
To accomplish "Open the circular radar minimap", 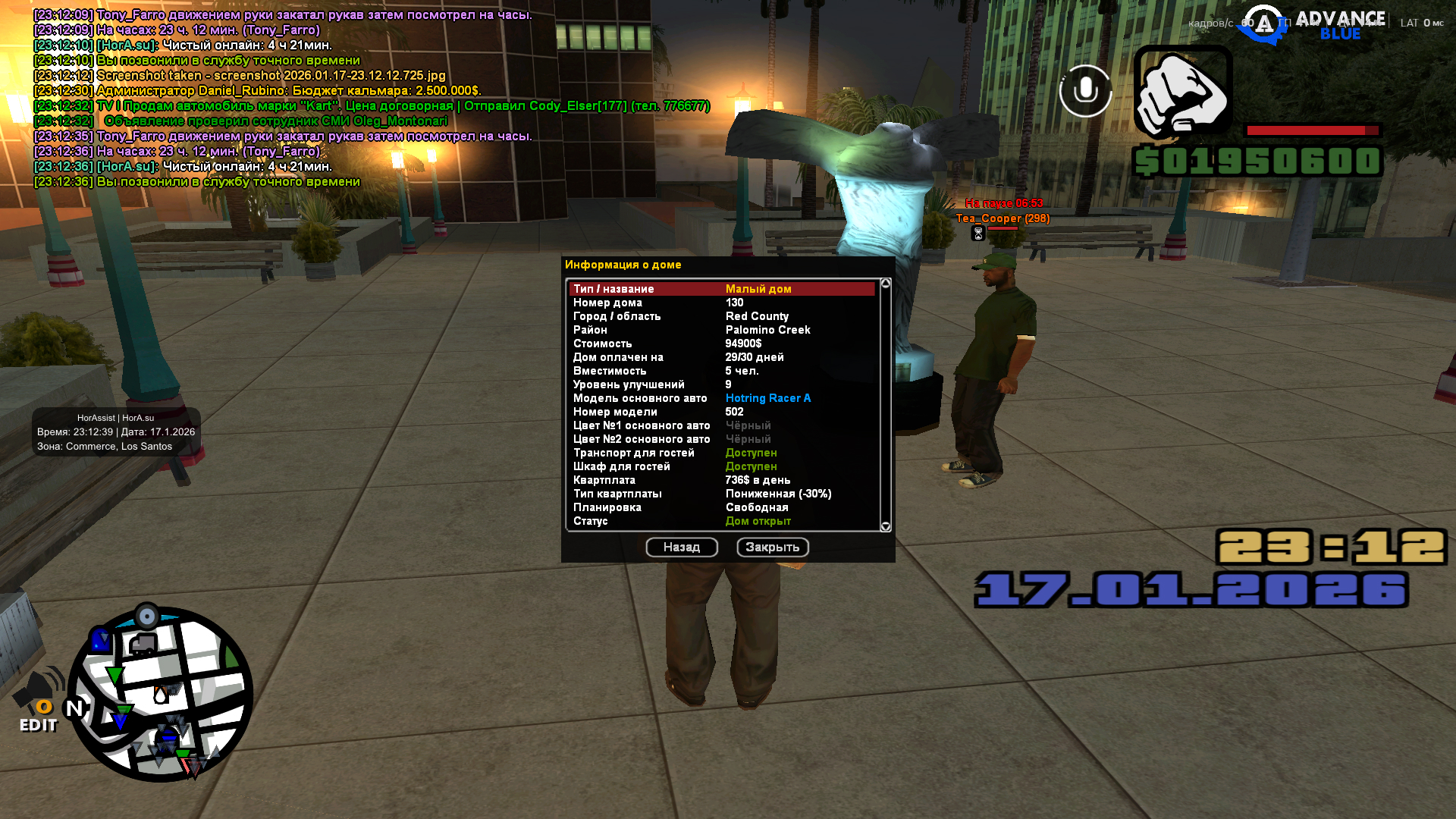I will coord(161,694).
